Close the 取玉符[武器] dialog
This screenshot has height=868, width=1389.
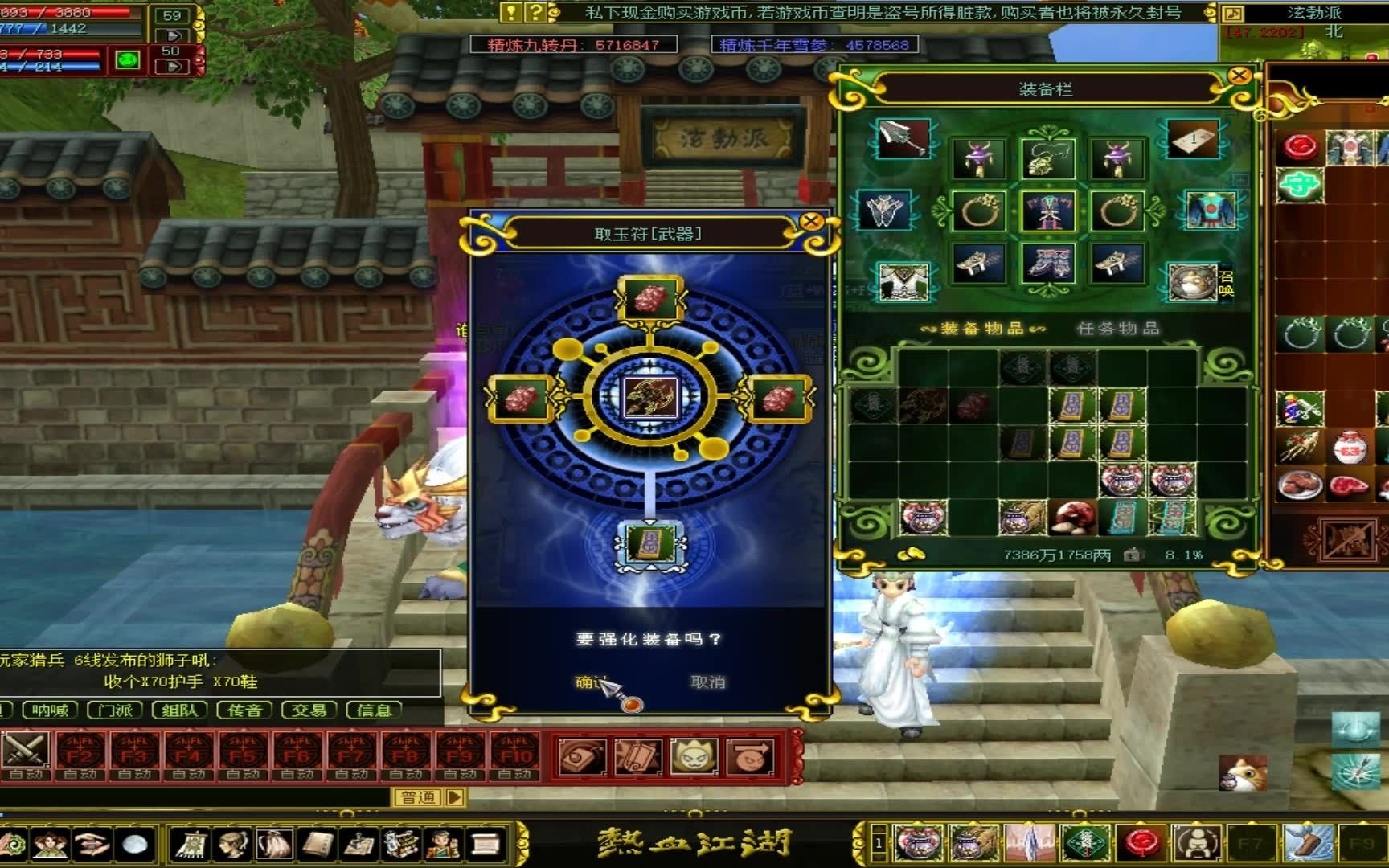point(811,221)
